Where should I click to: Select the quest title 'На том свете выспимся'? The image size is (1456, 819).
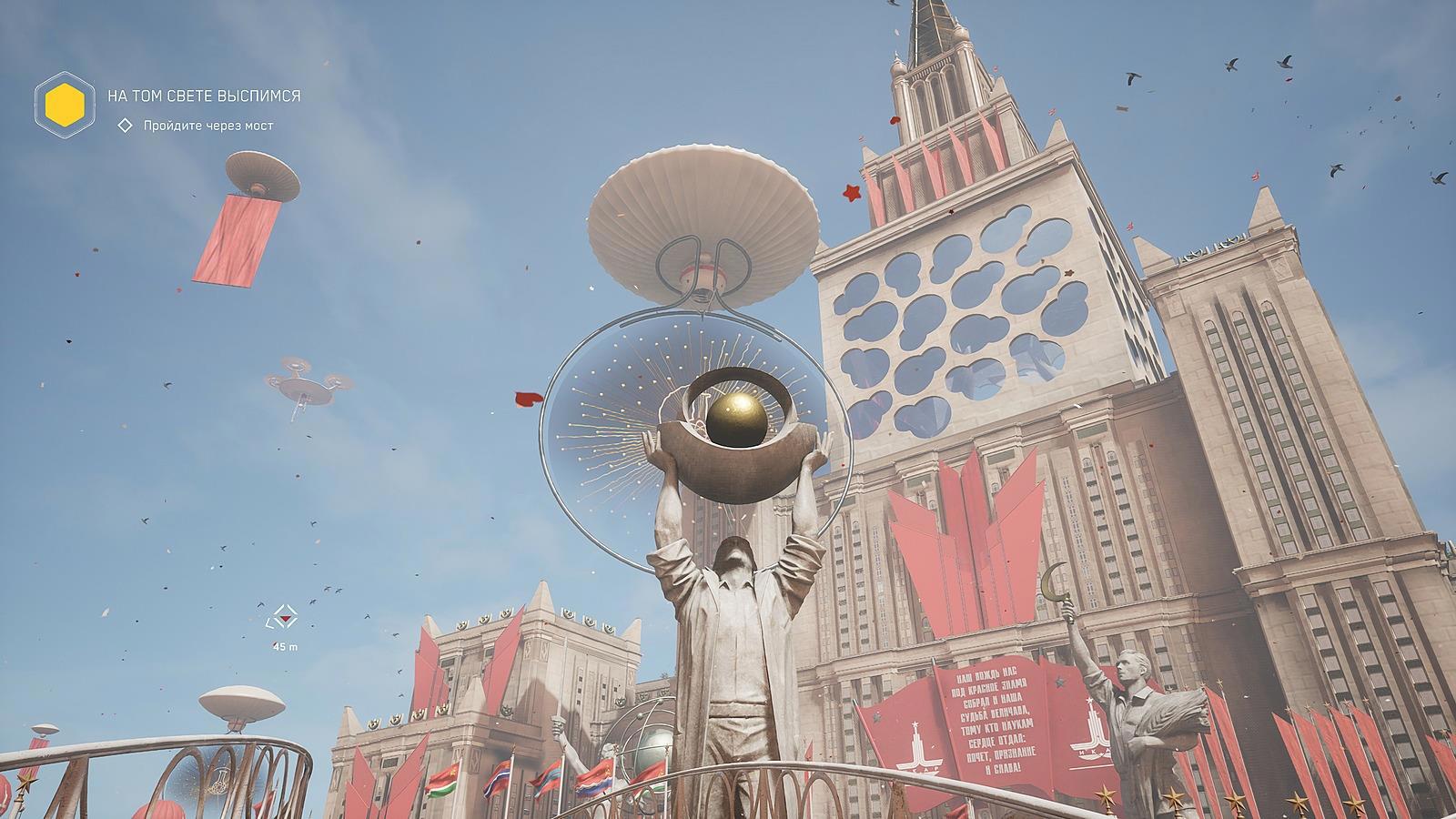click(204, 96)
